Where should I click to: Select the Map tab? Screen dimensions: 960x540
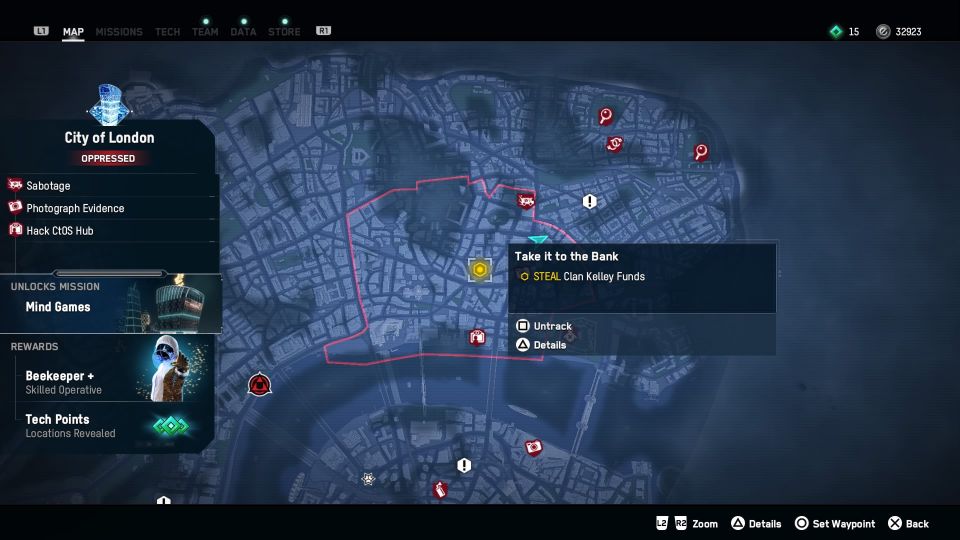click(x=73, y=32)
